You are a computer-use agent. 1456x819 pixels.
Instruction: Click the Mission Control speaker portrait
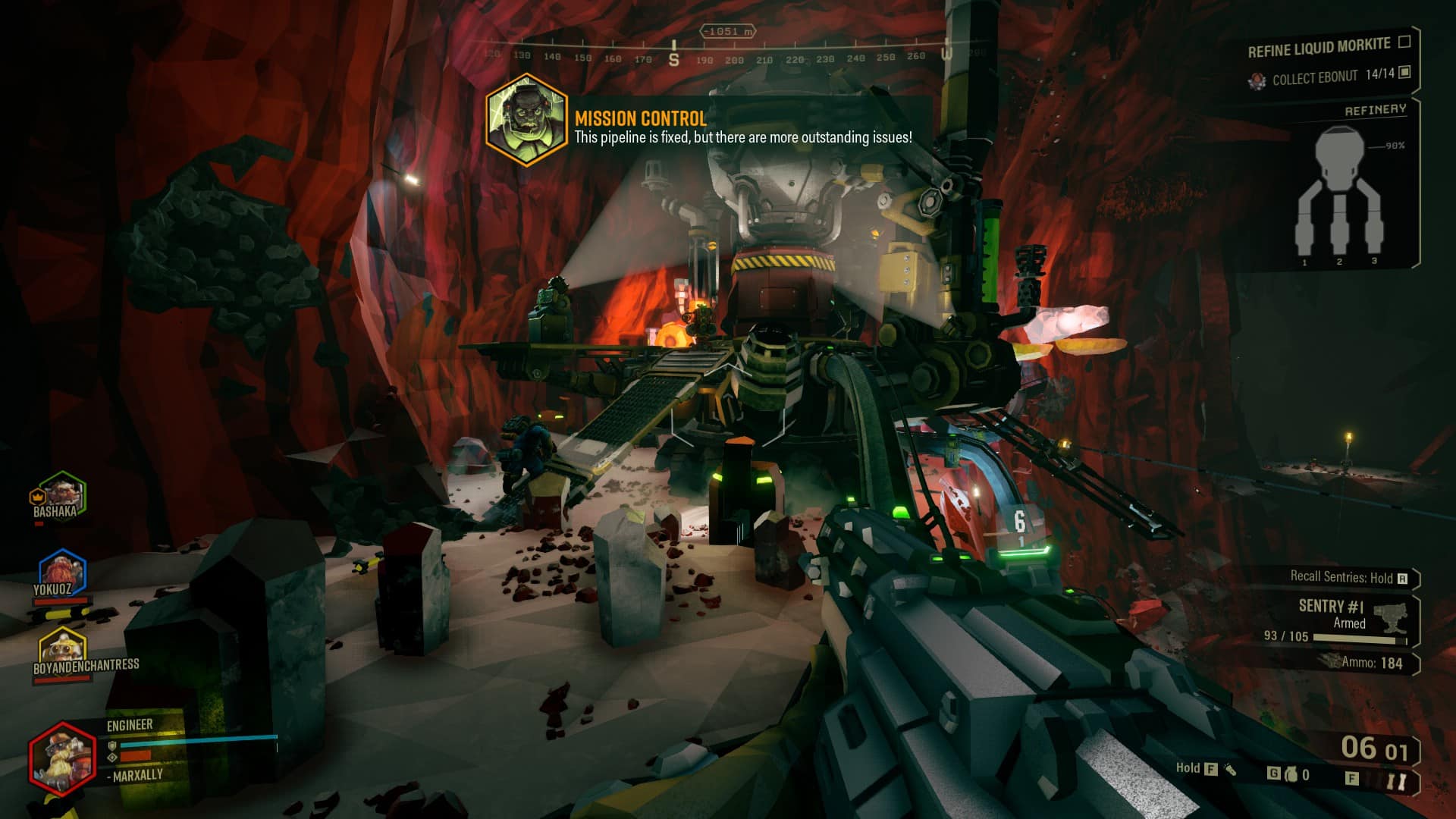coord(526,120)
